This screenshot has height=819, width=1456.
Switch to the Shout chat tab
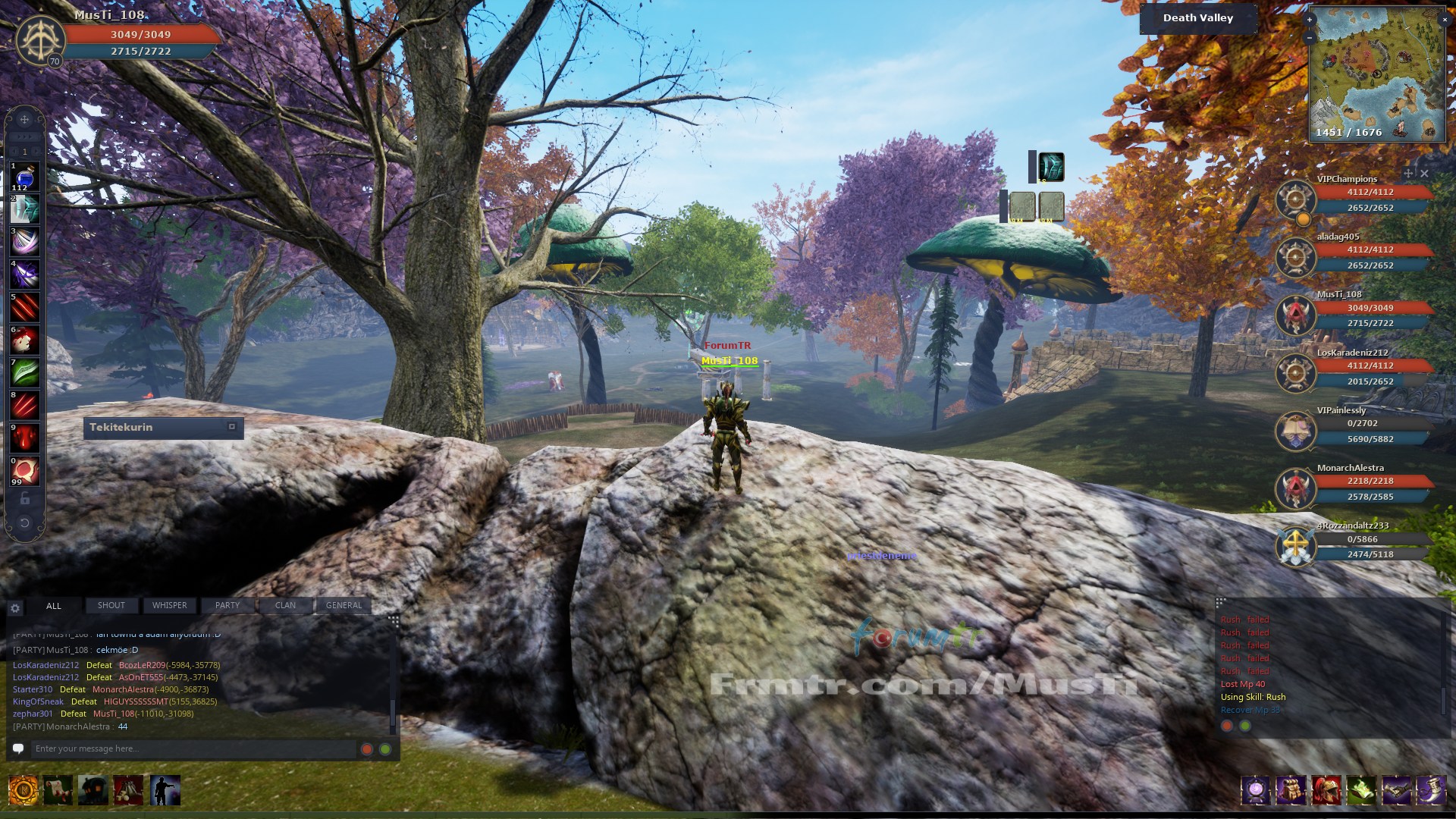click(x=111, y=605)
